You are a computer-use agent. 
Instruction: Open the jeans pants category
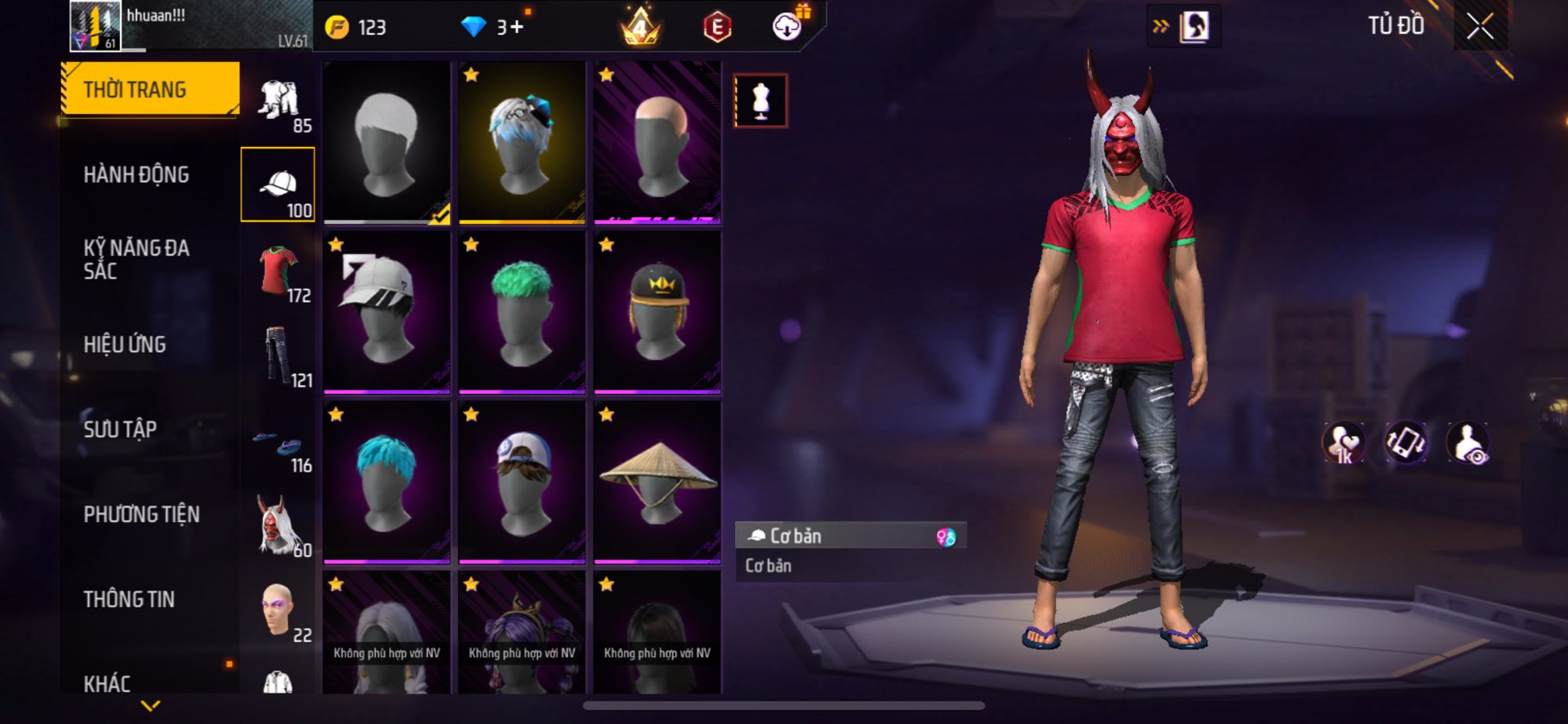[278, 354]
